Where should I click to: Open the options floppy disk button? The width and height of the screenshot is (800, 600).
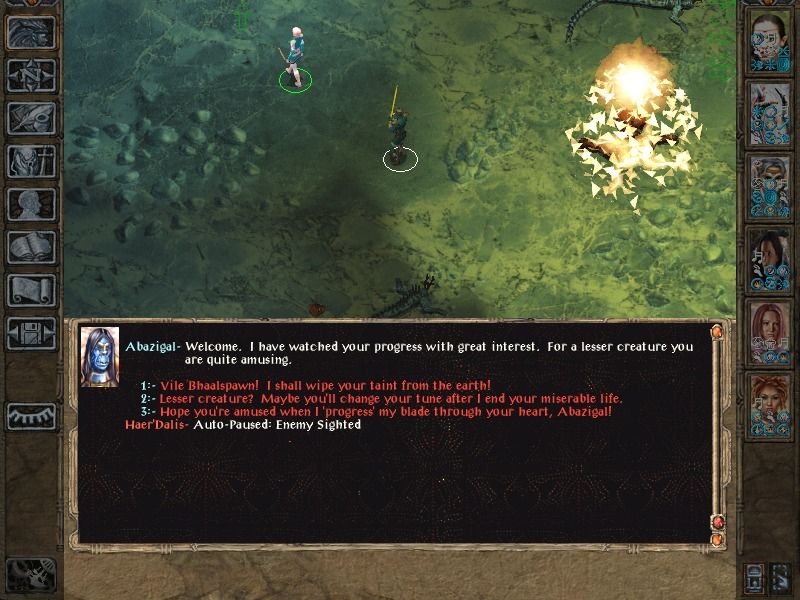31,333
